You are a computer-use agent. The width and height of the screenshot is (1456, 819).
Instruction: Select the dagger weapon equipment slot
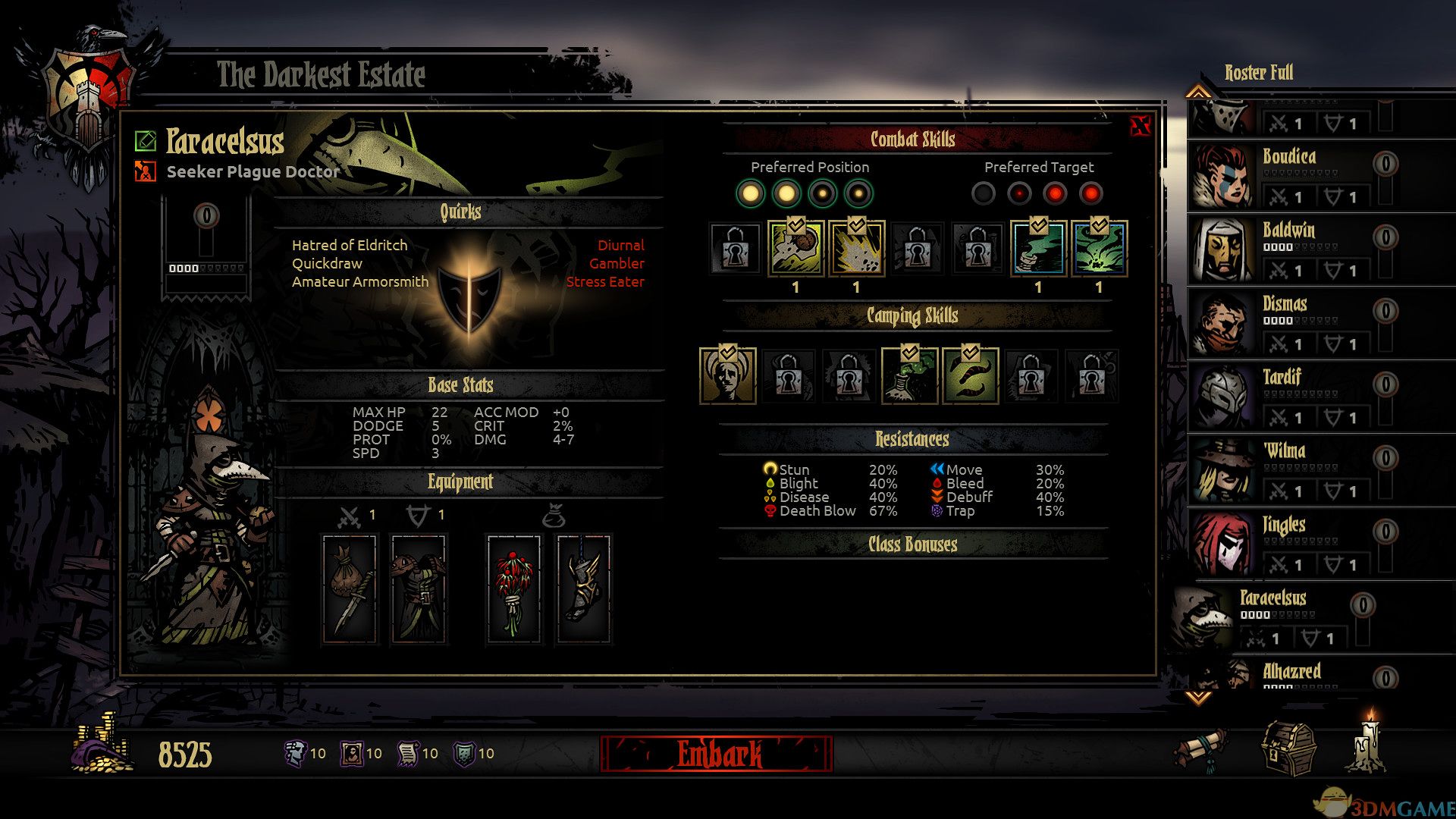pos(350,589)
